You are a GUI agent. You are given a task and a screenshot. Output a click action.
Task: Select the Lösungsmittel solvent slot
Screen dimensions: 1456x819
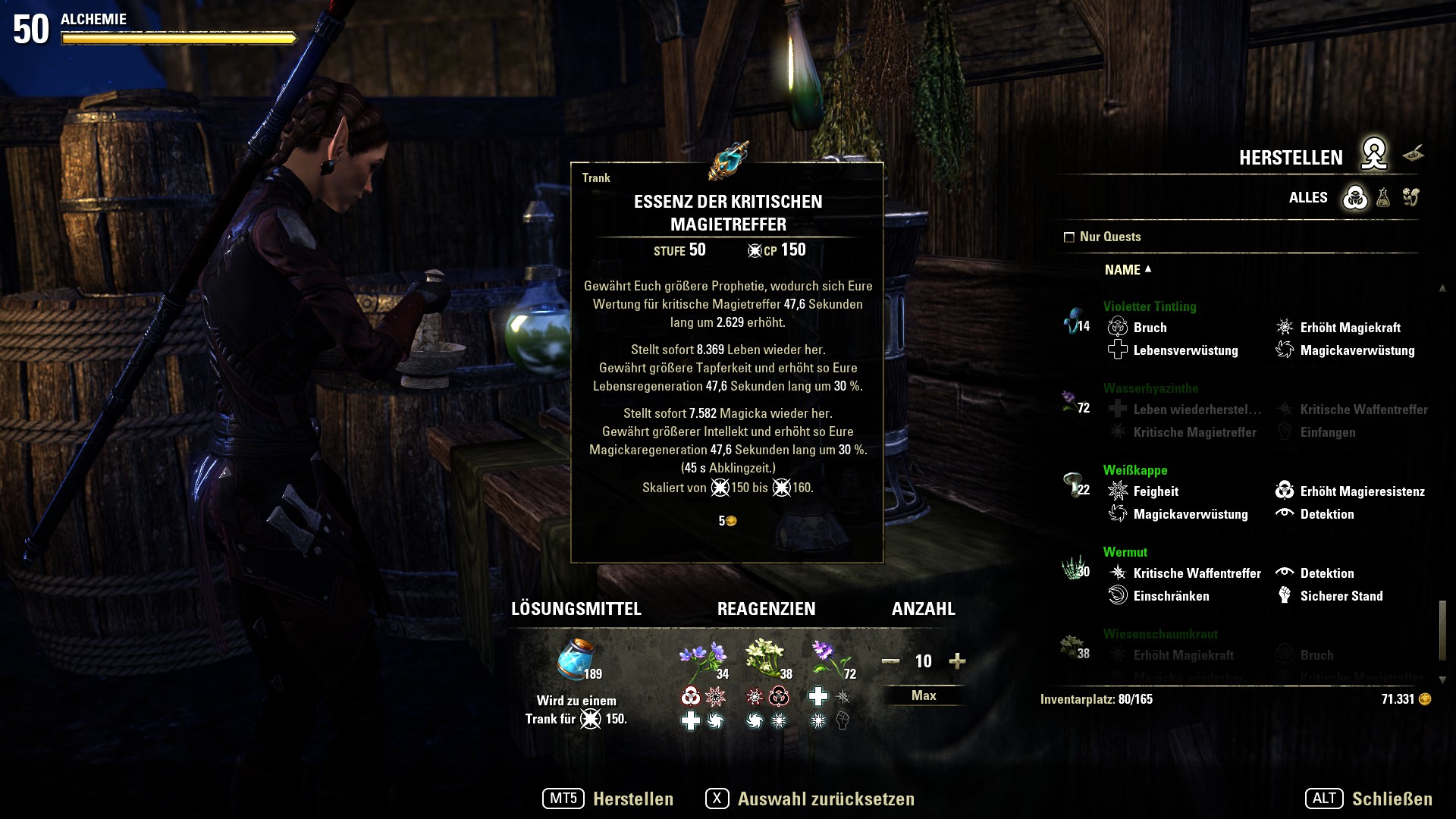coord(576,660)
